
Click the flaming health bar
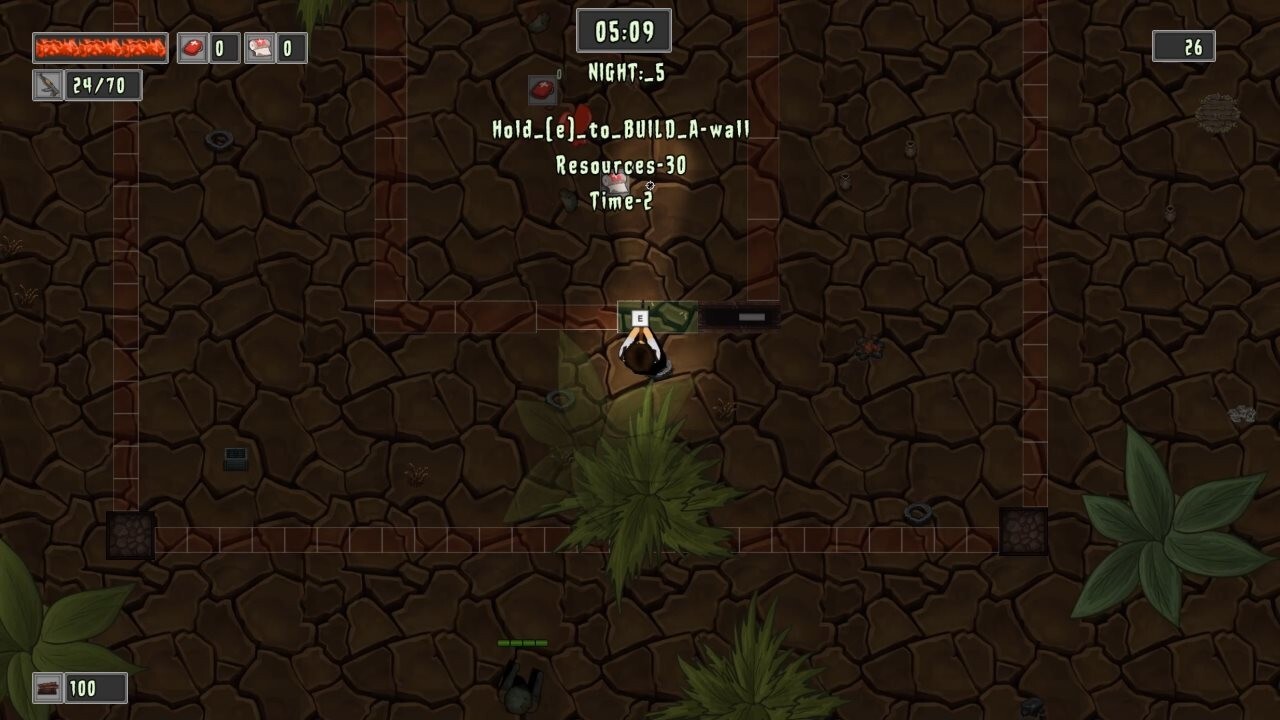[x=100, y=46]
